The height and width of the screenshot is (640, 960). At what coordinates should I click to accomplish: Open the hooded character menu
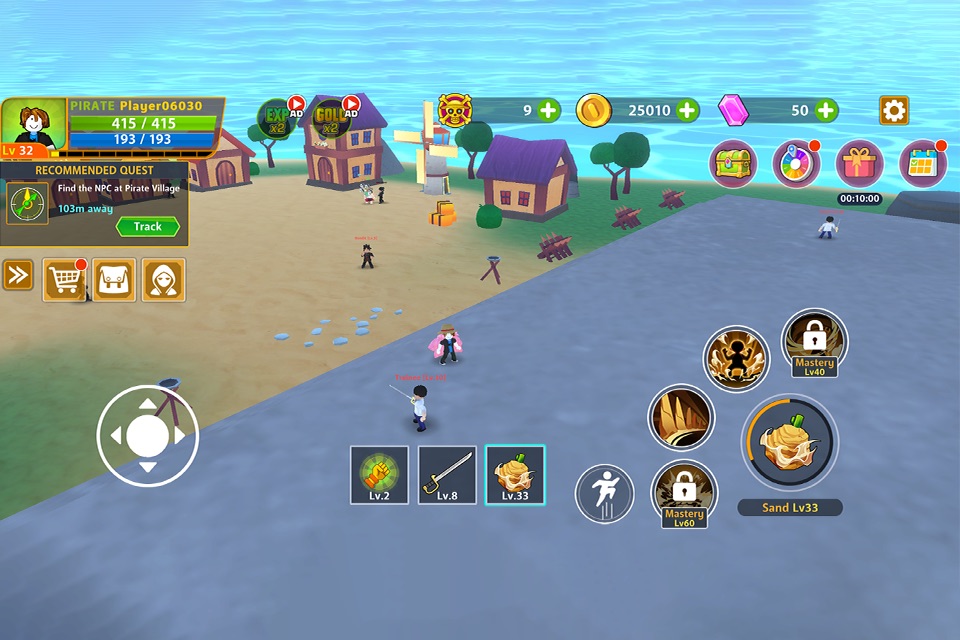163,280
